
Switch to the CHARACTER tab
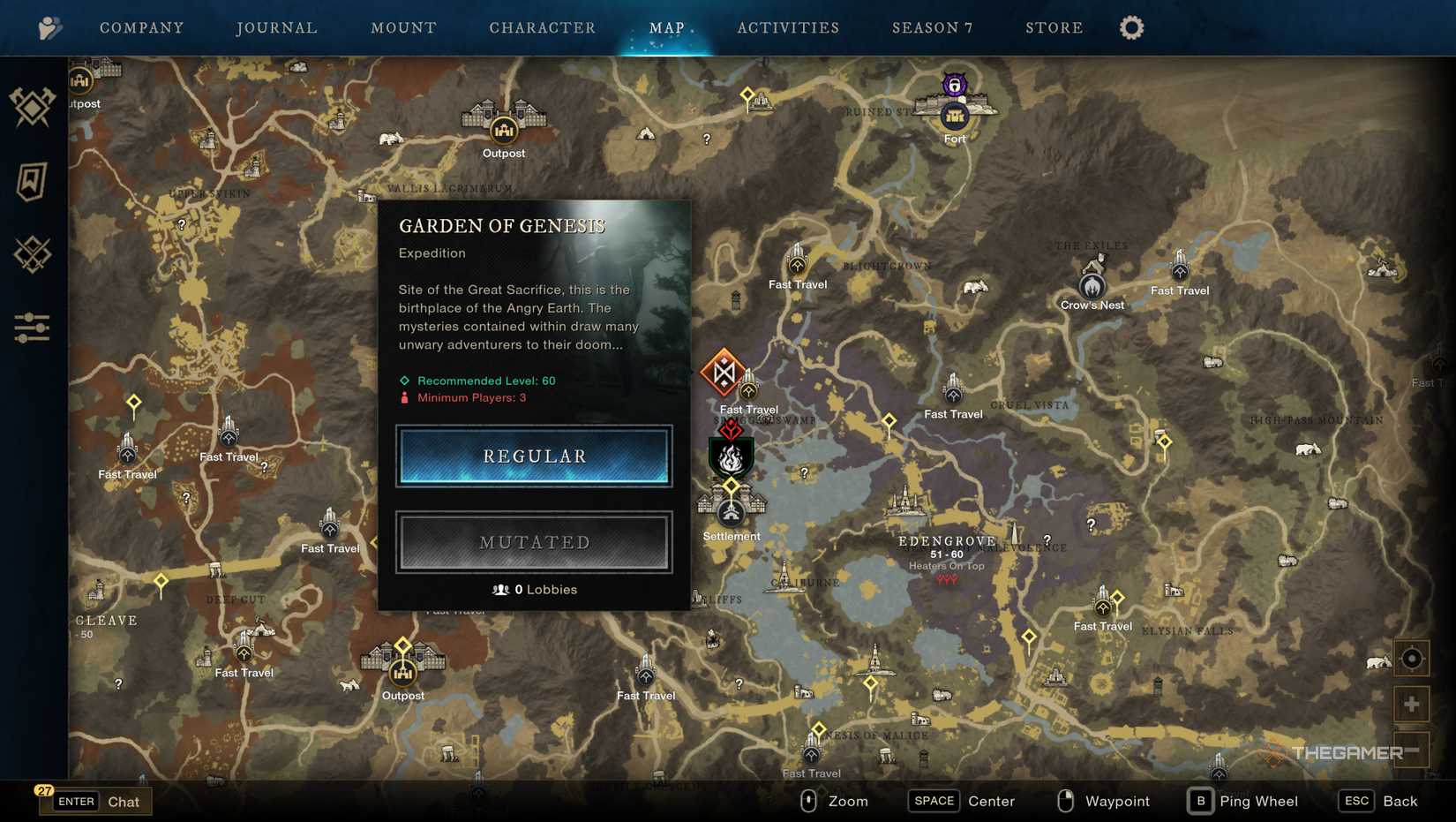542,27
